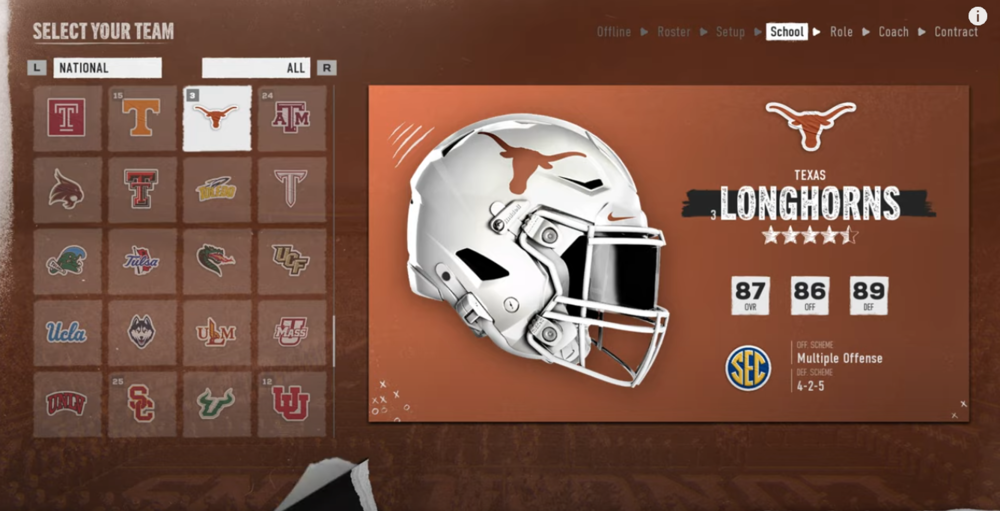Choose the UCLA Bruins tile
Screen dimensions: 1000x511
tap(67, 332)
